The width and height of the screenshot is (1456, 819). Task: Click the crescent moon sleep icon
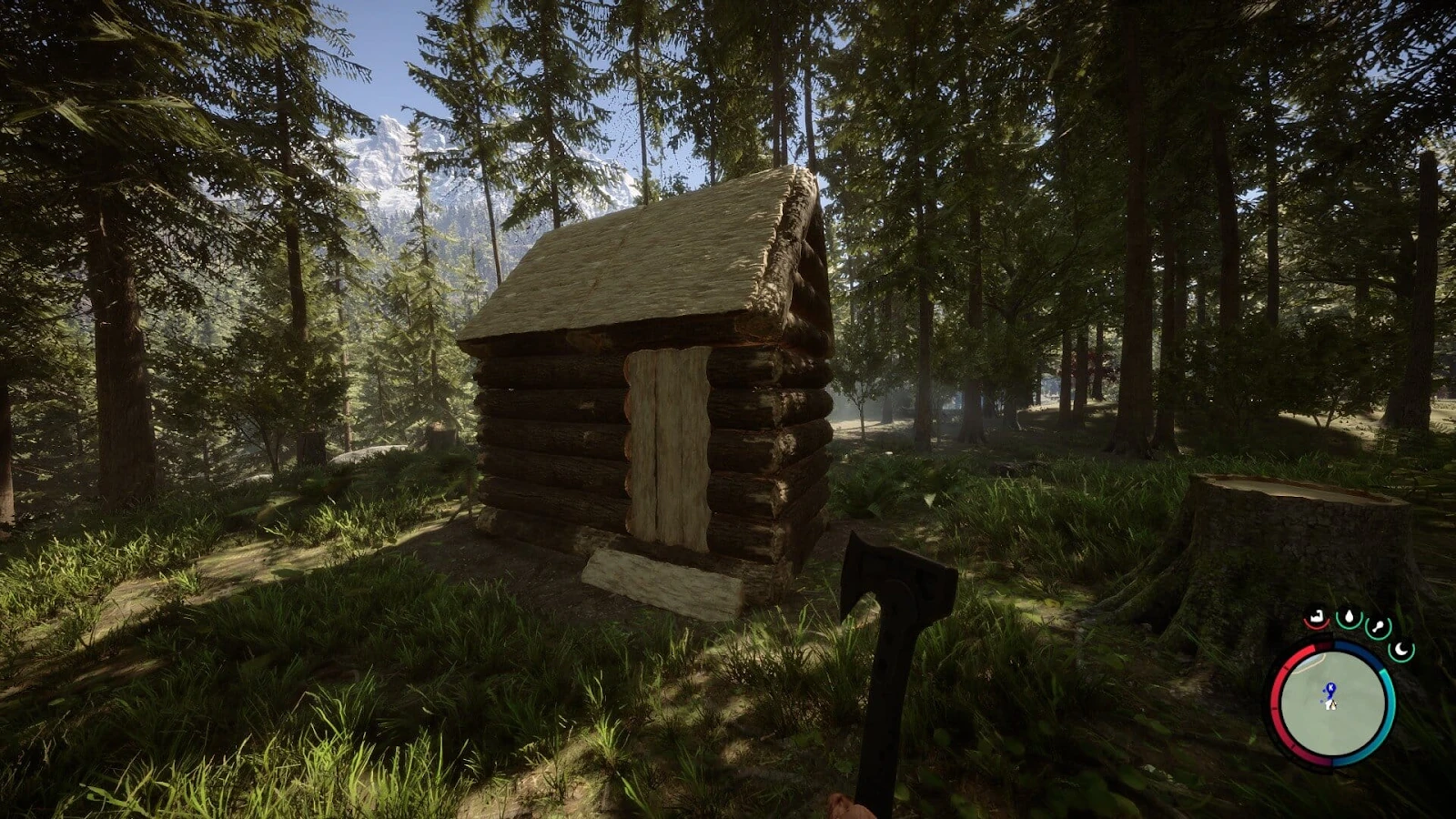coord(1400,650)
